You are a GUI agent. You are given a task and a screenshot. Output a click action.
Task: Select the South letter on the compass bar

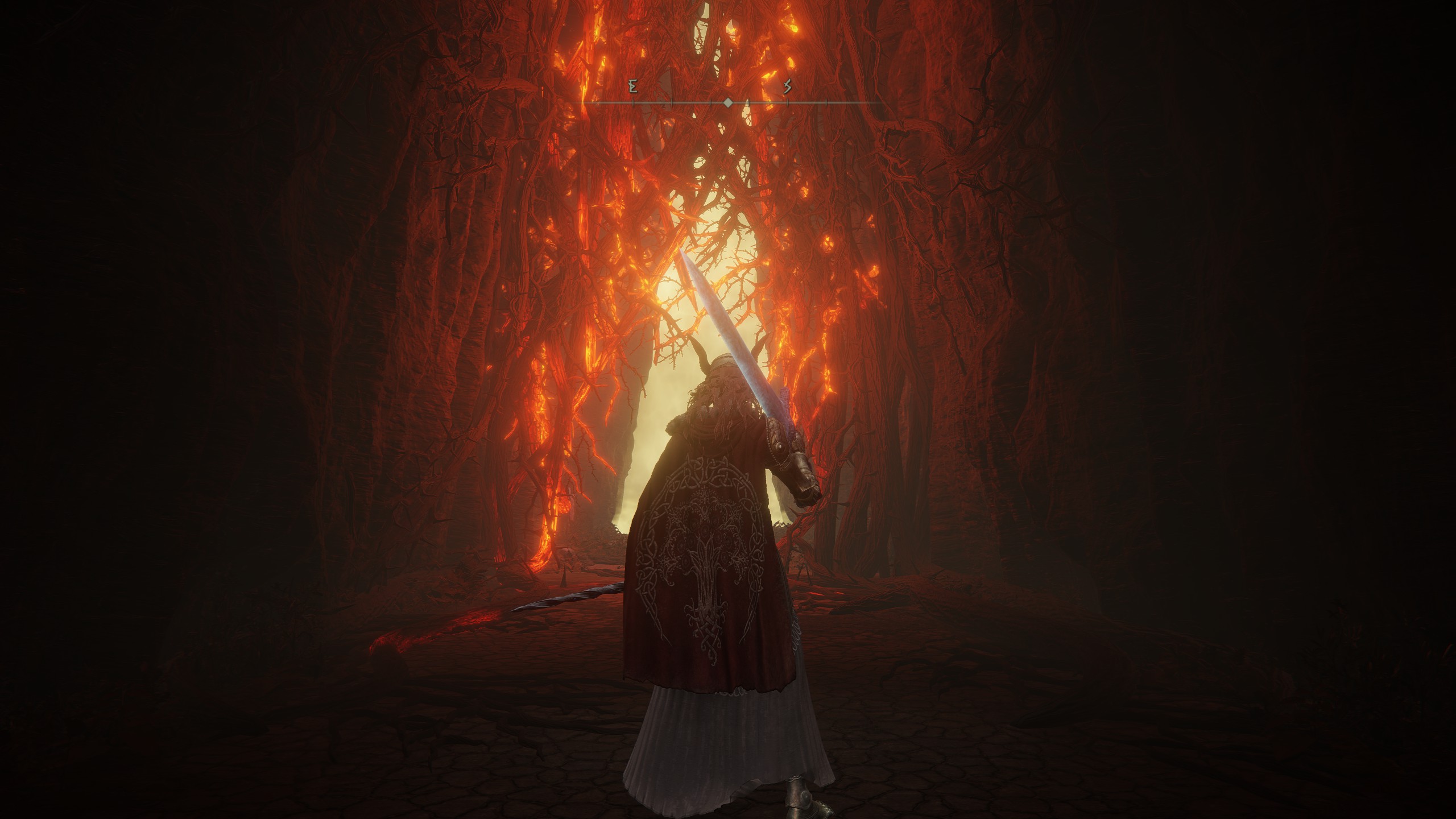[788, 87]
